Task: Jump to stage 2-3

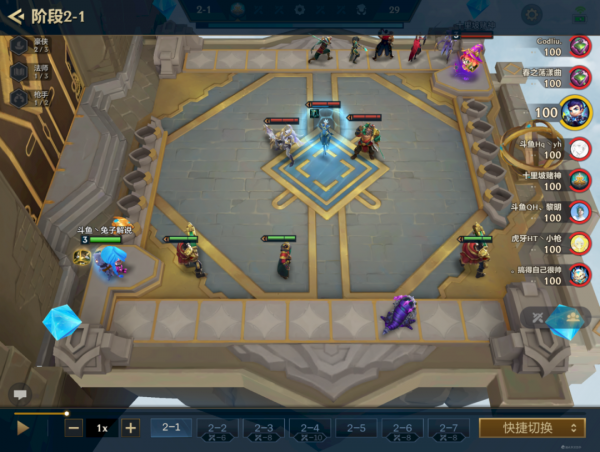Action: [264, 429]
